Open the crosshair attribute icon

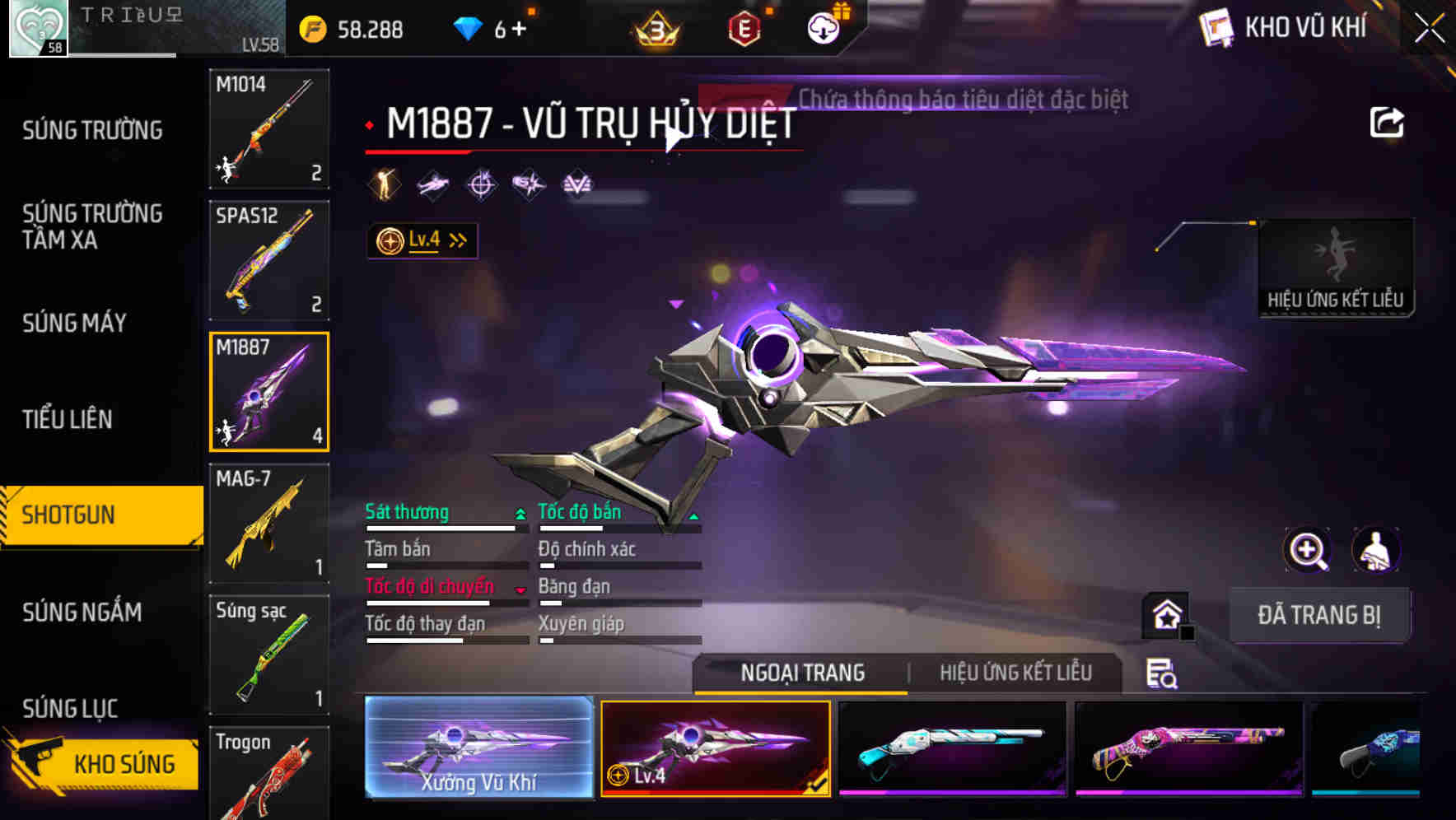click(x=480, y=184)
